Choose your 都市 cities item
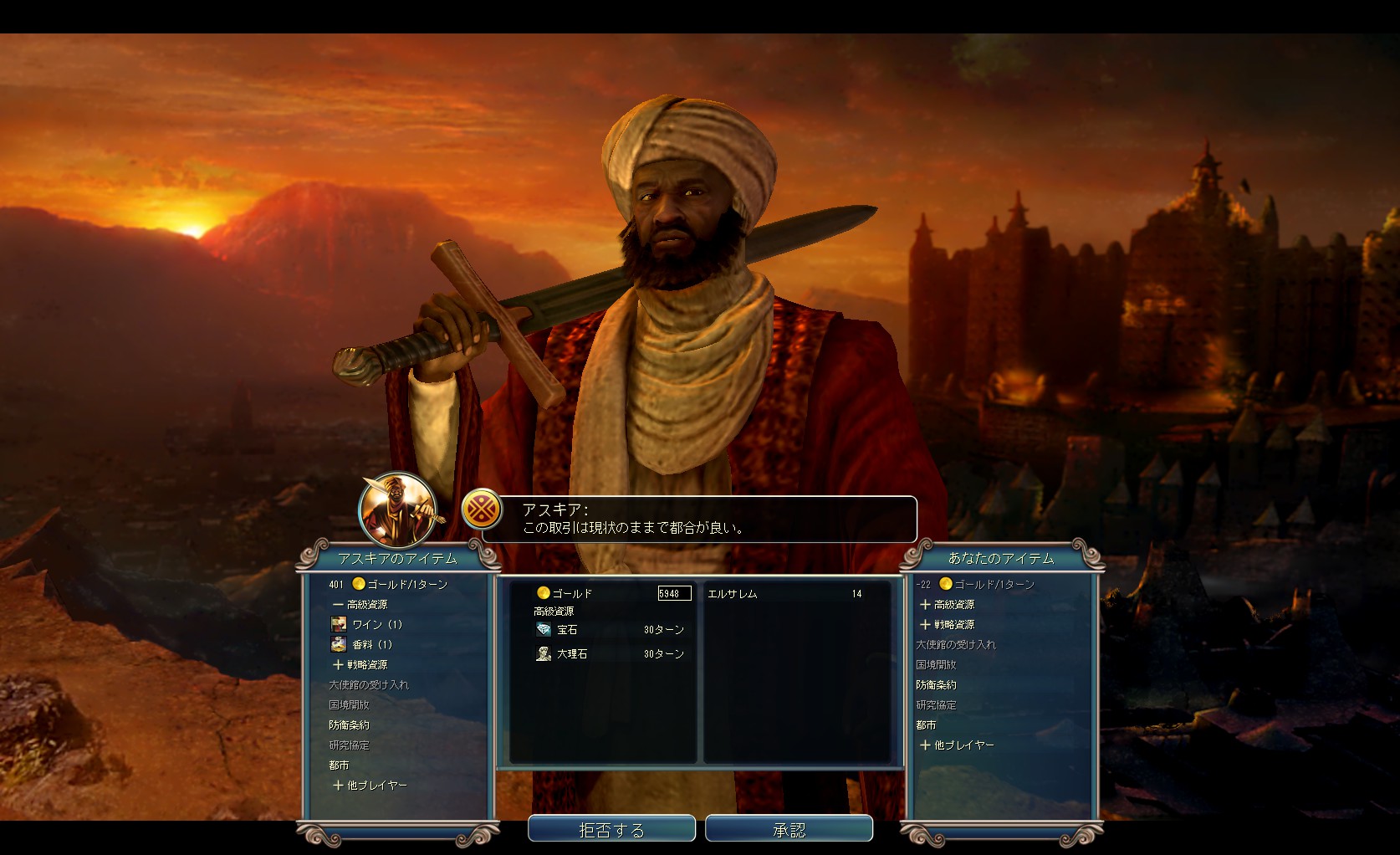Screen dimensions: 1400x855 pos(926,724)
